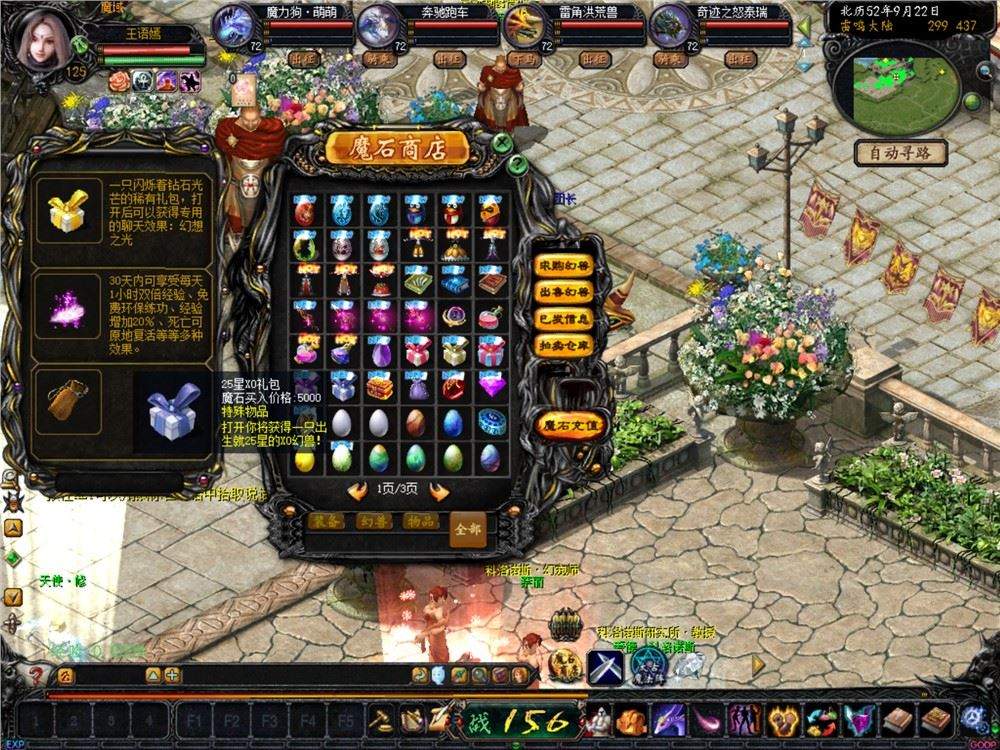1000x750 pixels.
Task: Click the 求购幻兽 button
Action: pos(565,266)
